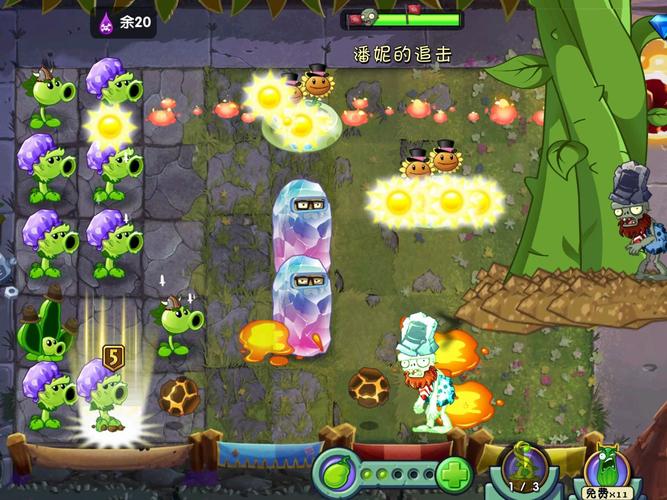
Task: Select the green plant food leaf icon
Action: pyautogui.click(x=339, y=471)
